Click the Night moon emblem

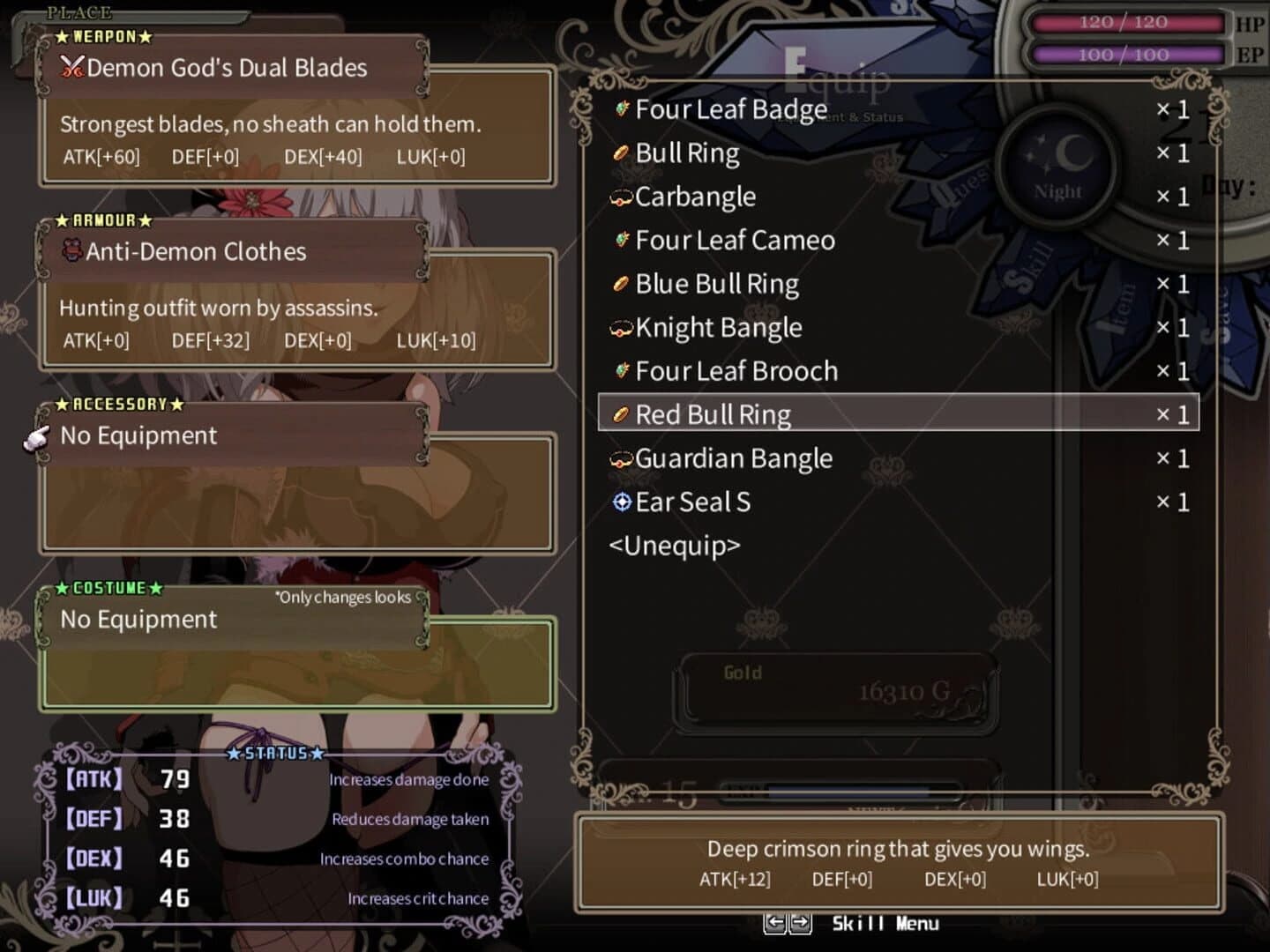[1058, 167]
